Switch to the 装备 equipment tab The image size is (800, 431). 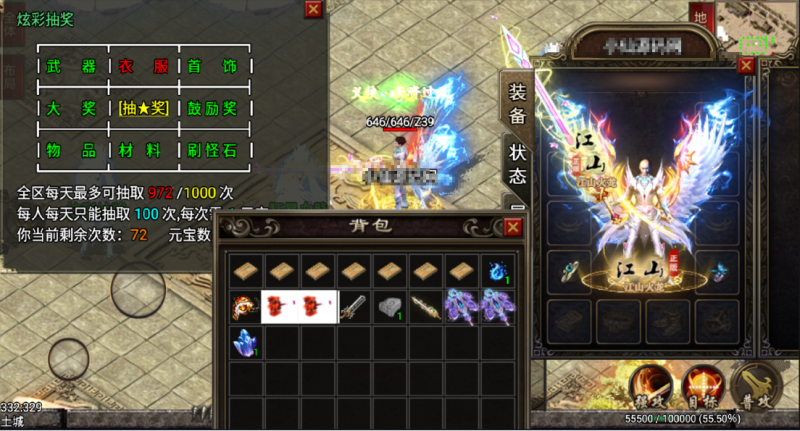point(517,103)
